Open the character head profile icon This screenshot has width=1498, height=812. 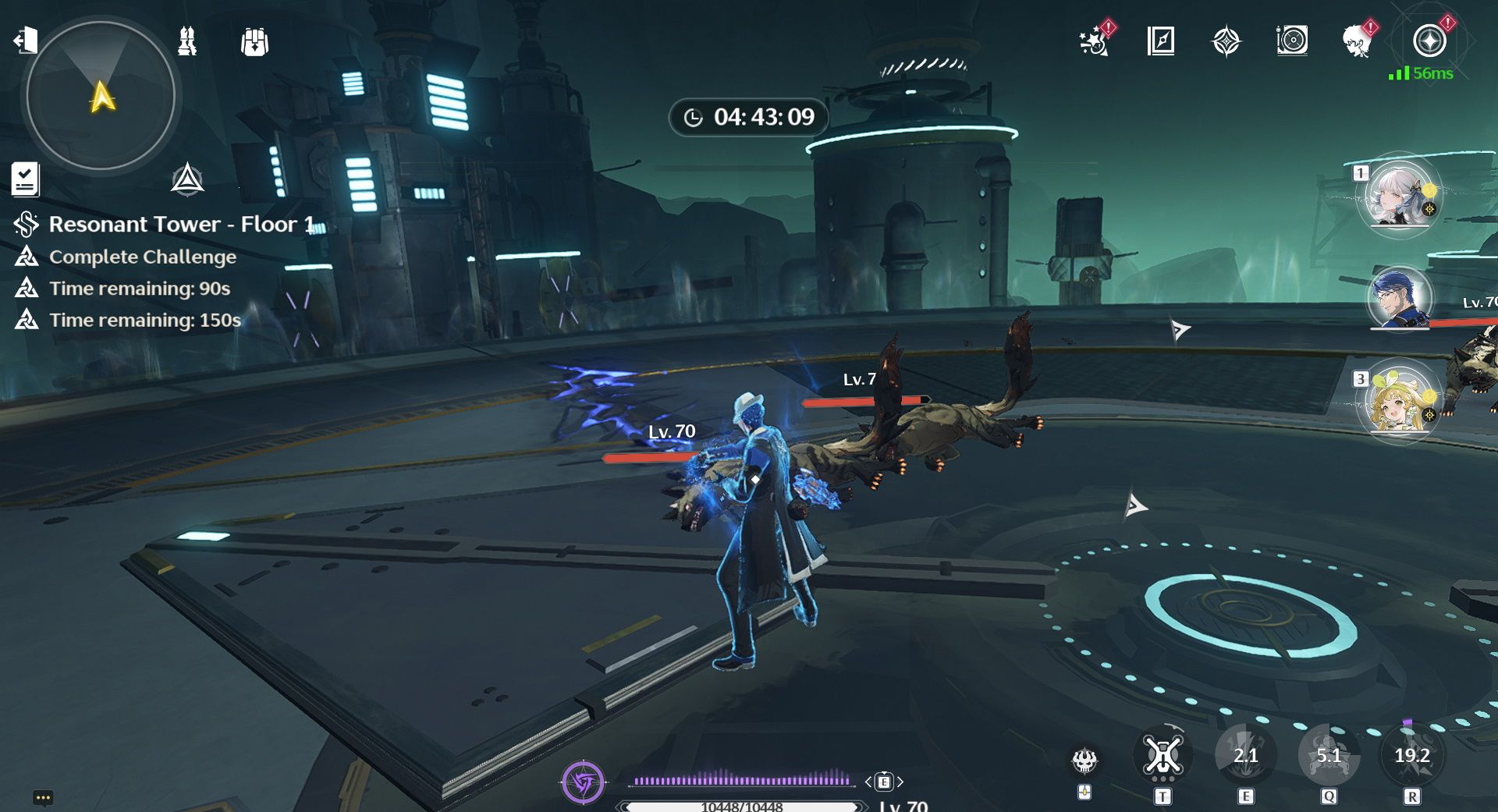pyautogui.click(x=1358, y=41)
